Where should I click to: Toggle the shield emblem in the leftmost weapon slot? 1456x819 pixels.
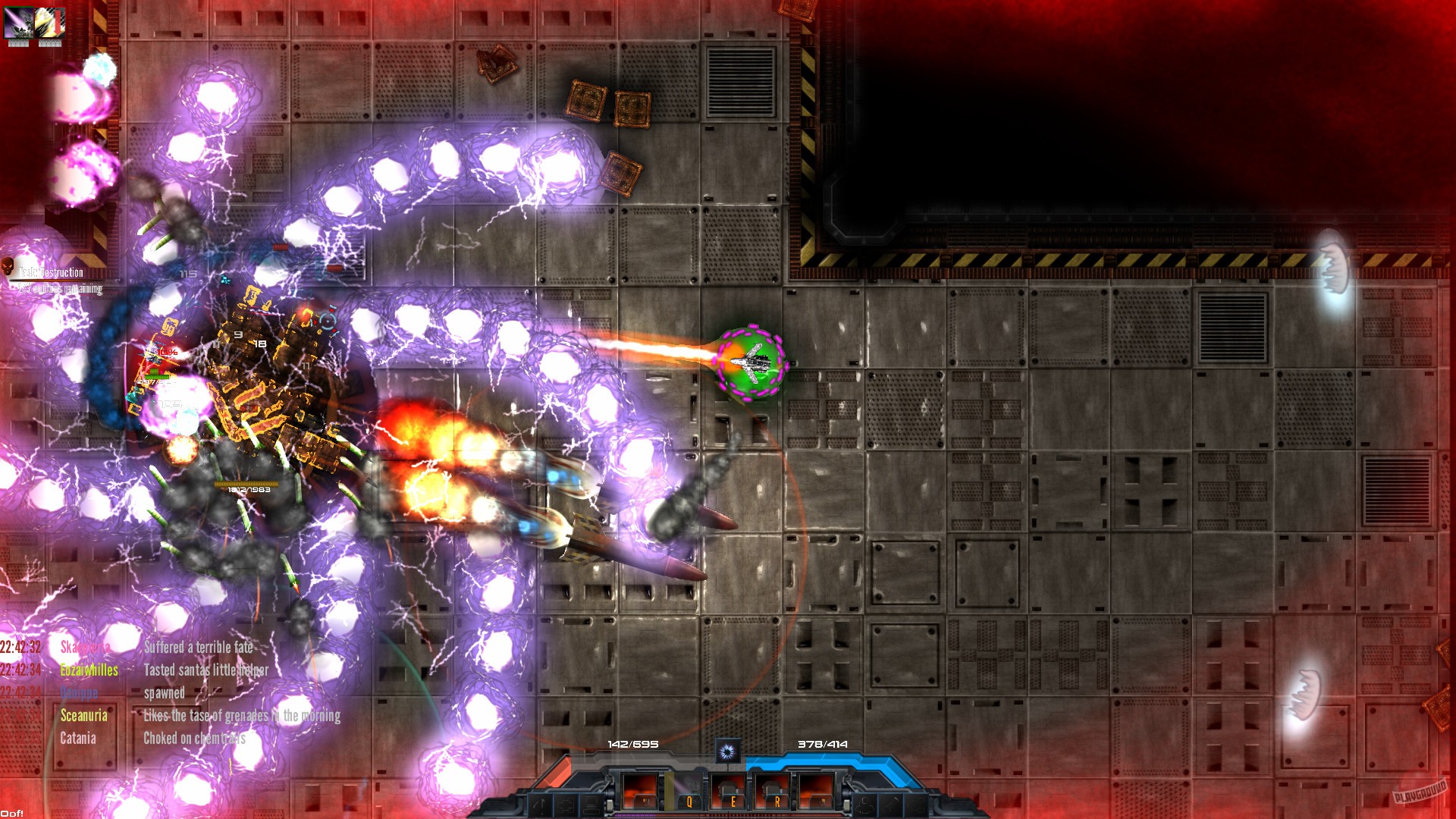645,802
